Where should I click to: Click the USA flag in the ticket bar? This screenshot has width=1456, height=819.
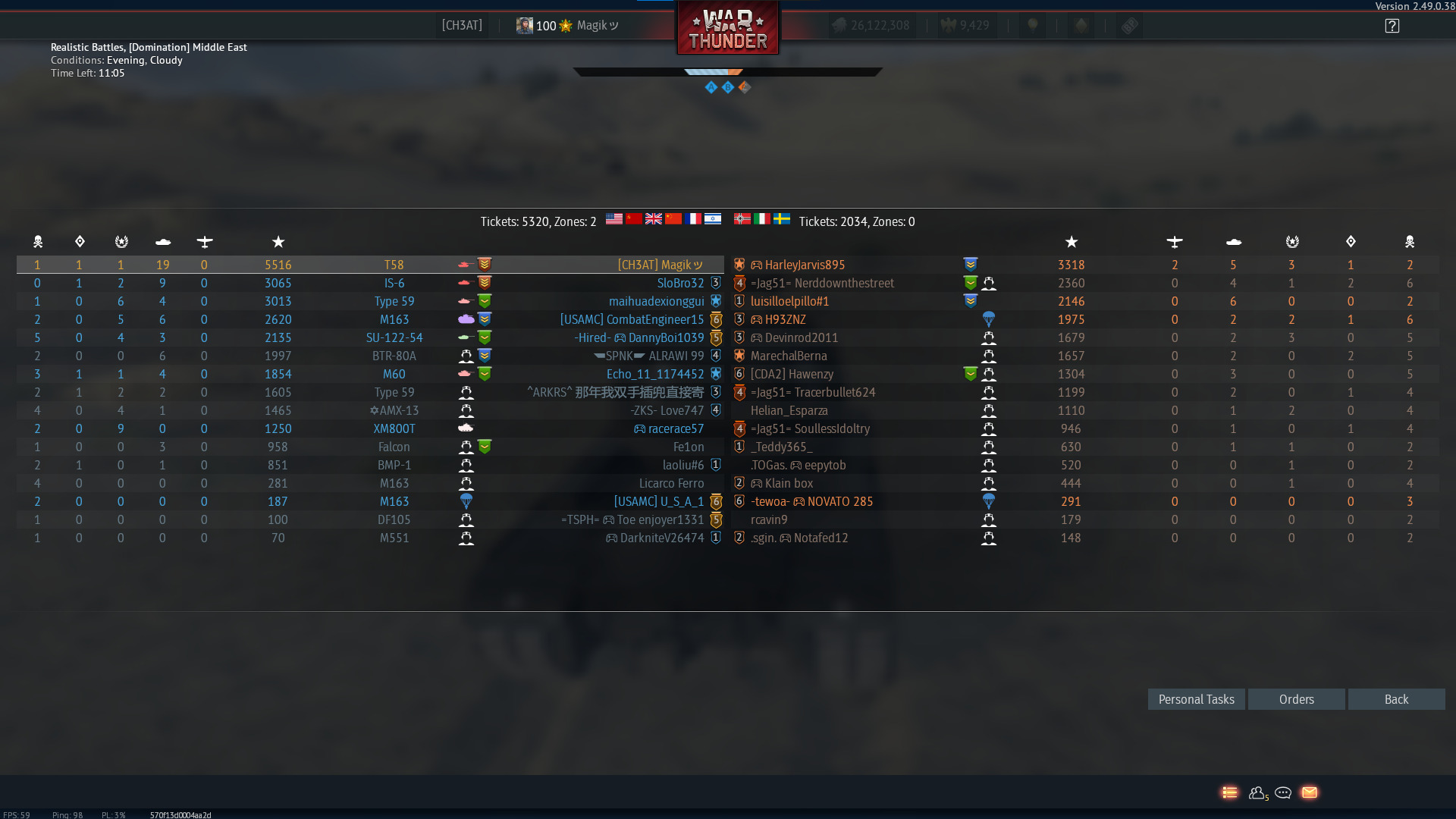tap(614, 219)
